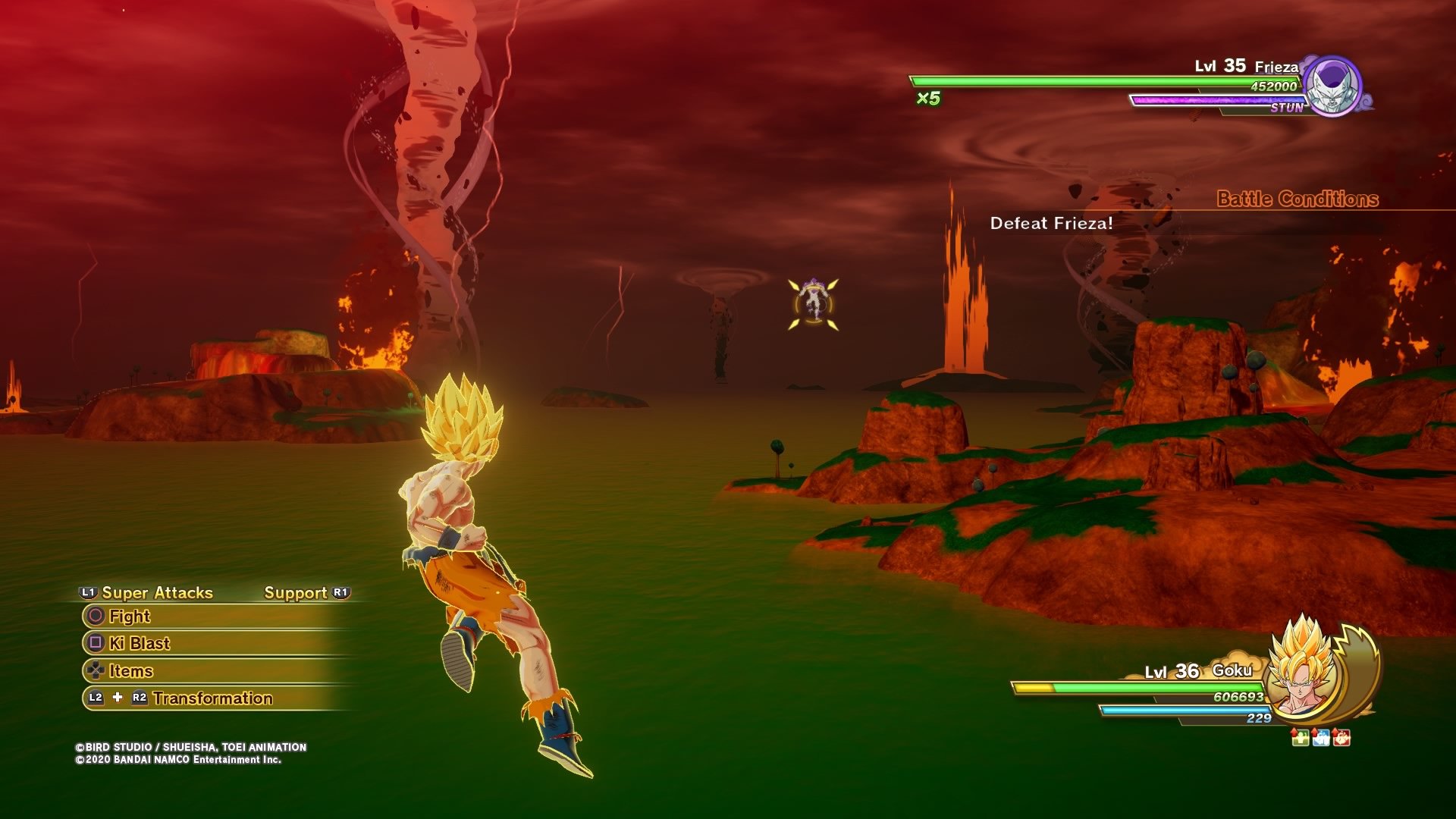The width and height of the screenshot is (1456, 819).
Task: Click the Battle Conditions objective tracker
Action: (1297, 199)
